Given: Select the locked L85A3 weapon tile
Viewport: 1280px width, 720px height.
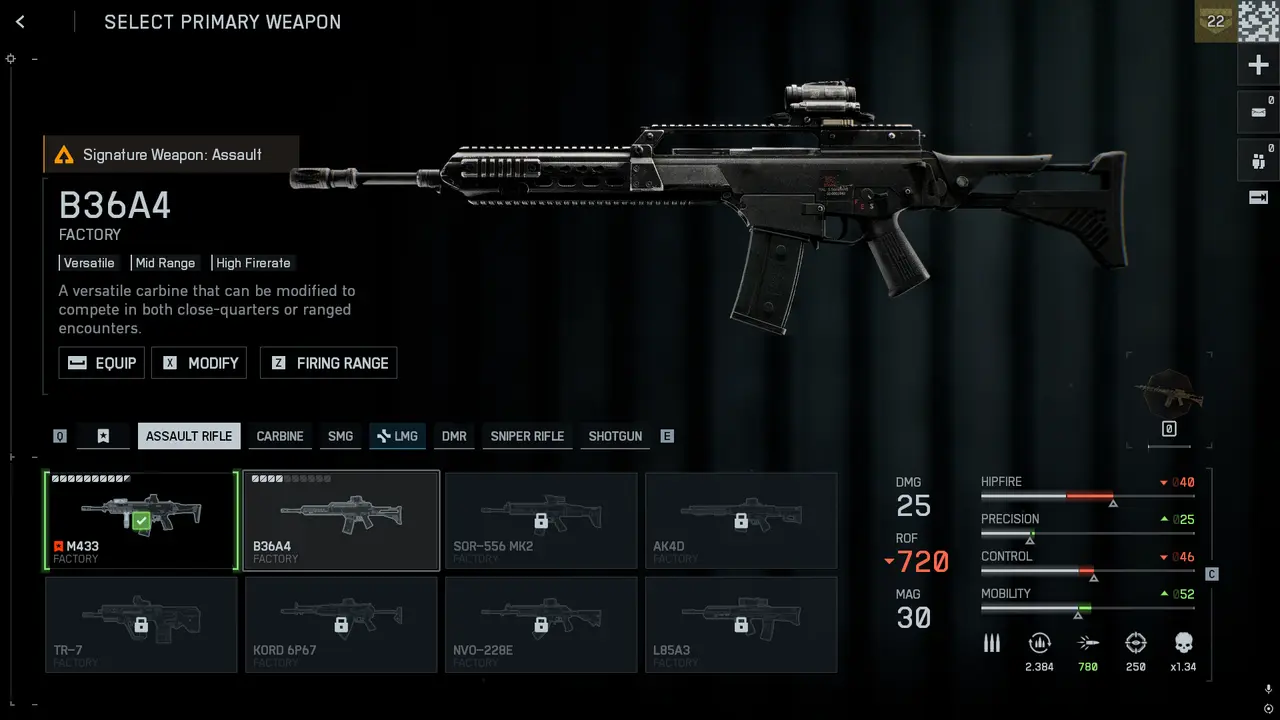Looking at the screenshot, I should (741, 625).
